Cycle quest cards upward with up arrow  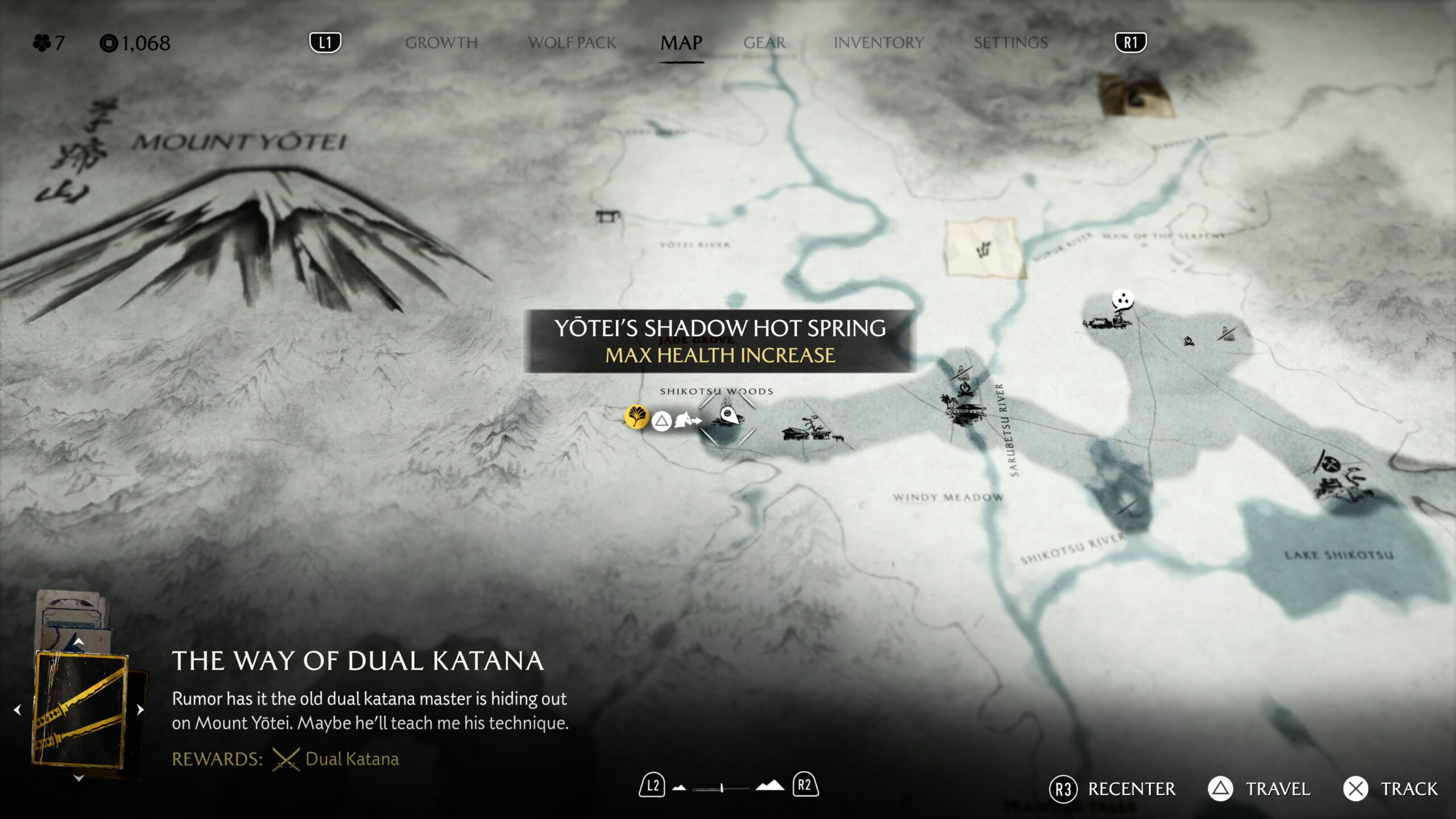pos(79,642)
